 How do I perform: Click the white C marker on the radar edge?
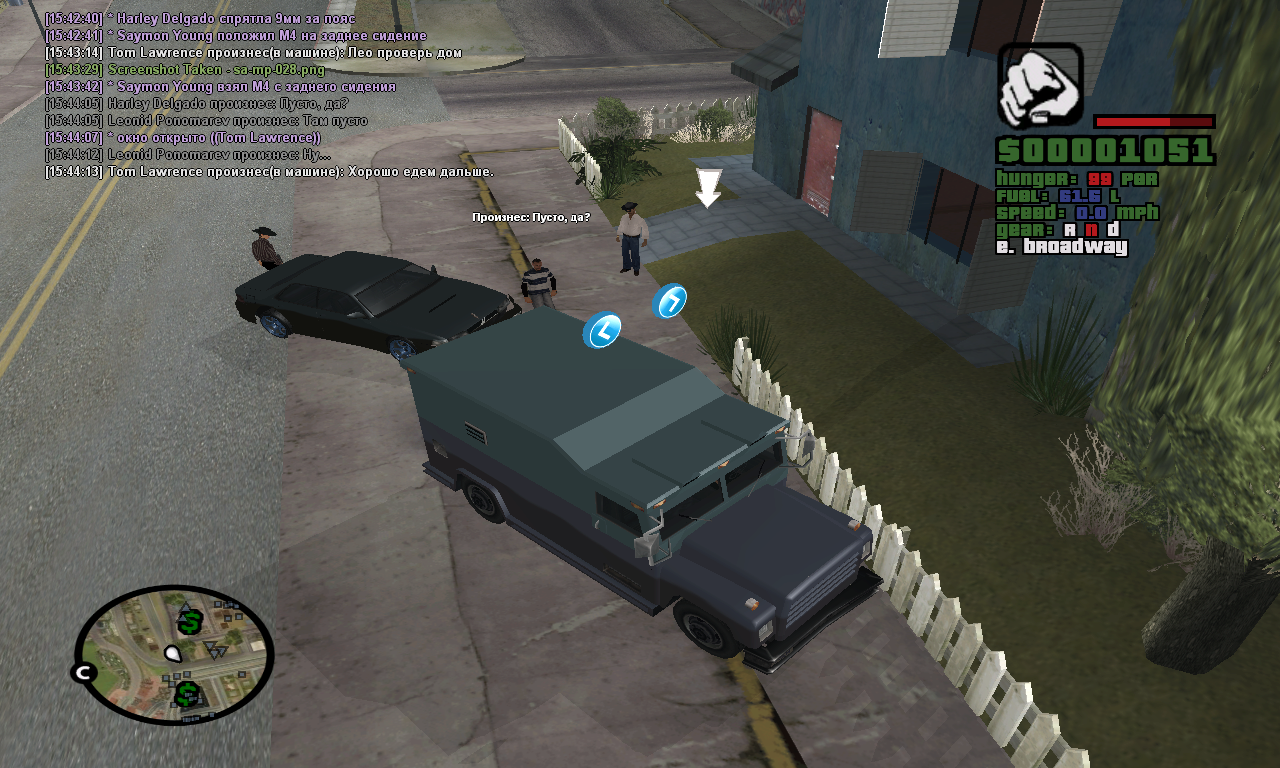(83, 672)
